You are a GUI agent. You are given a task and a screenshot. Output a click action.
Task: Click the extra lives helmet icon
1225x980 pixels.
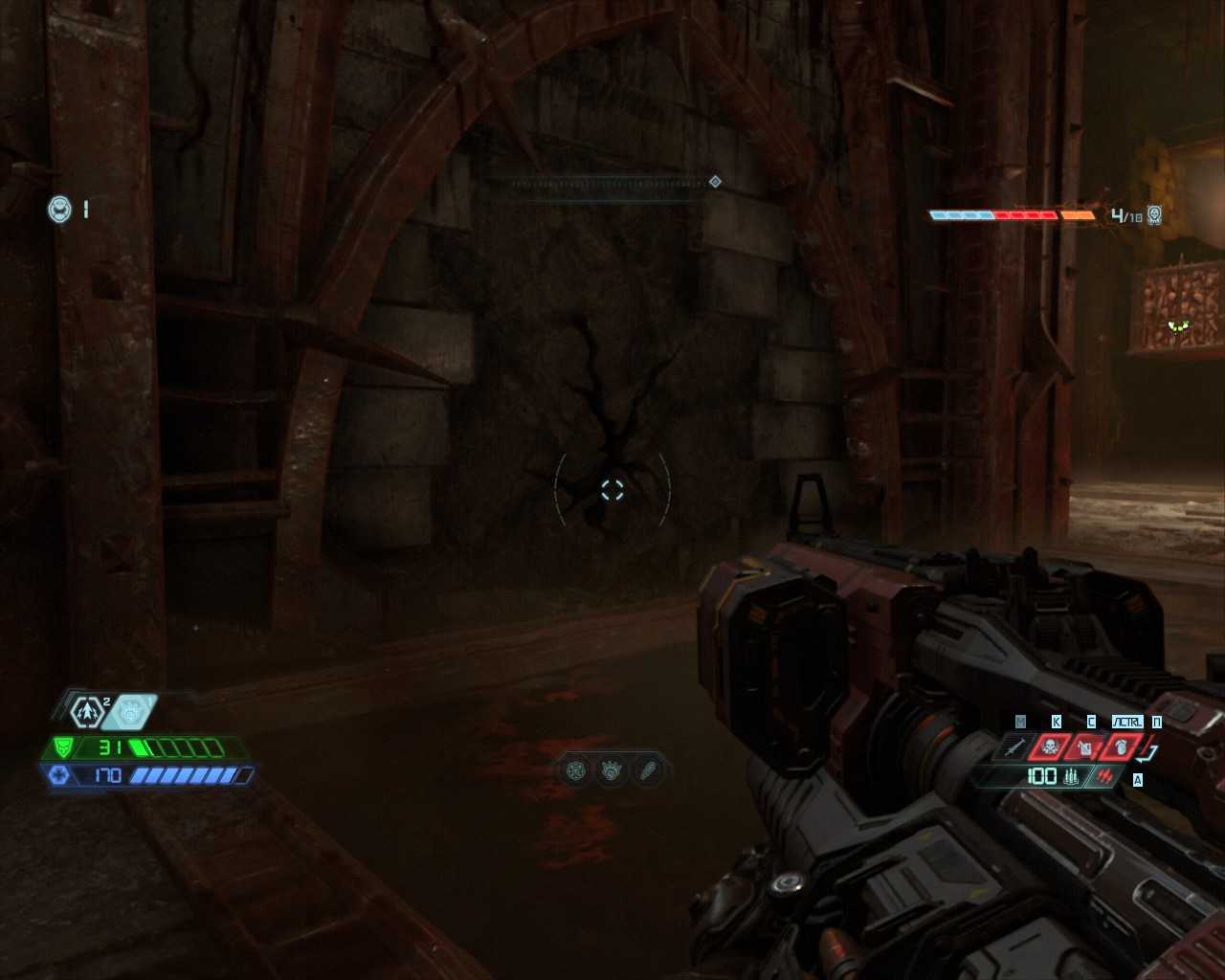(60, 209)
